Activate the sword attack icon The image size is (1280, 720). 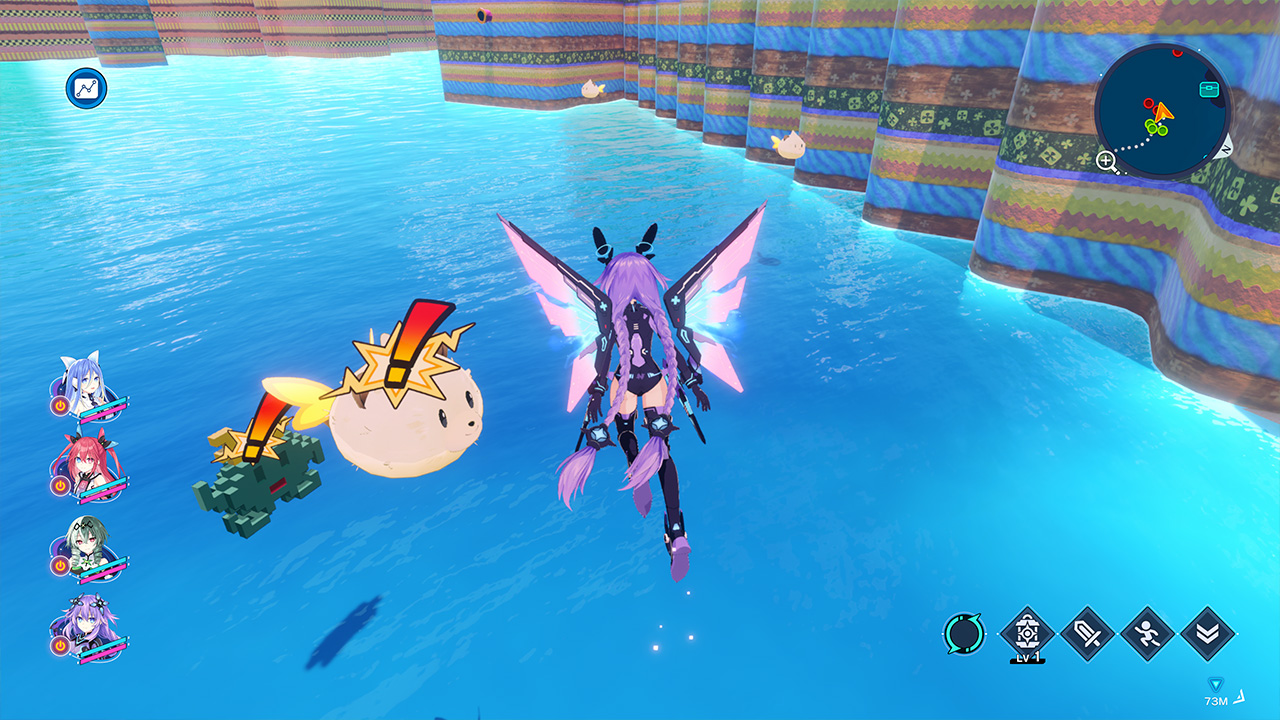pyautogui.click(x=1087, y=633)
